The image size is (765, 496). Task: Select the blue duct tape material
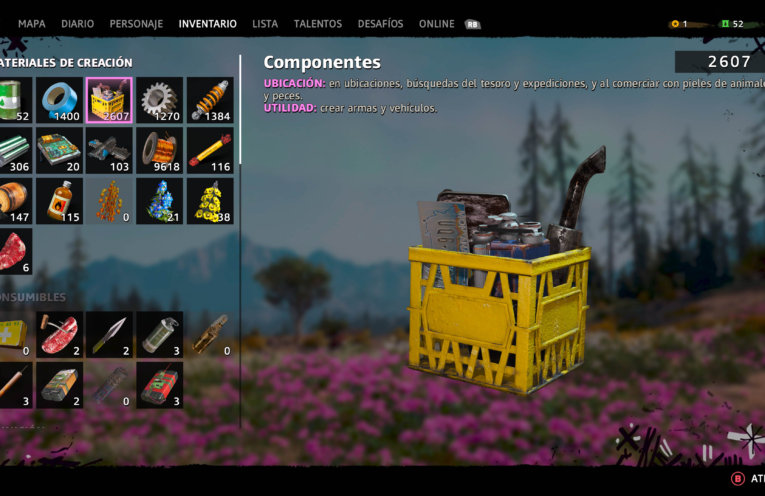coord(60,99)
